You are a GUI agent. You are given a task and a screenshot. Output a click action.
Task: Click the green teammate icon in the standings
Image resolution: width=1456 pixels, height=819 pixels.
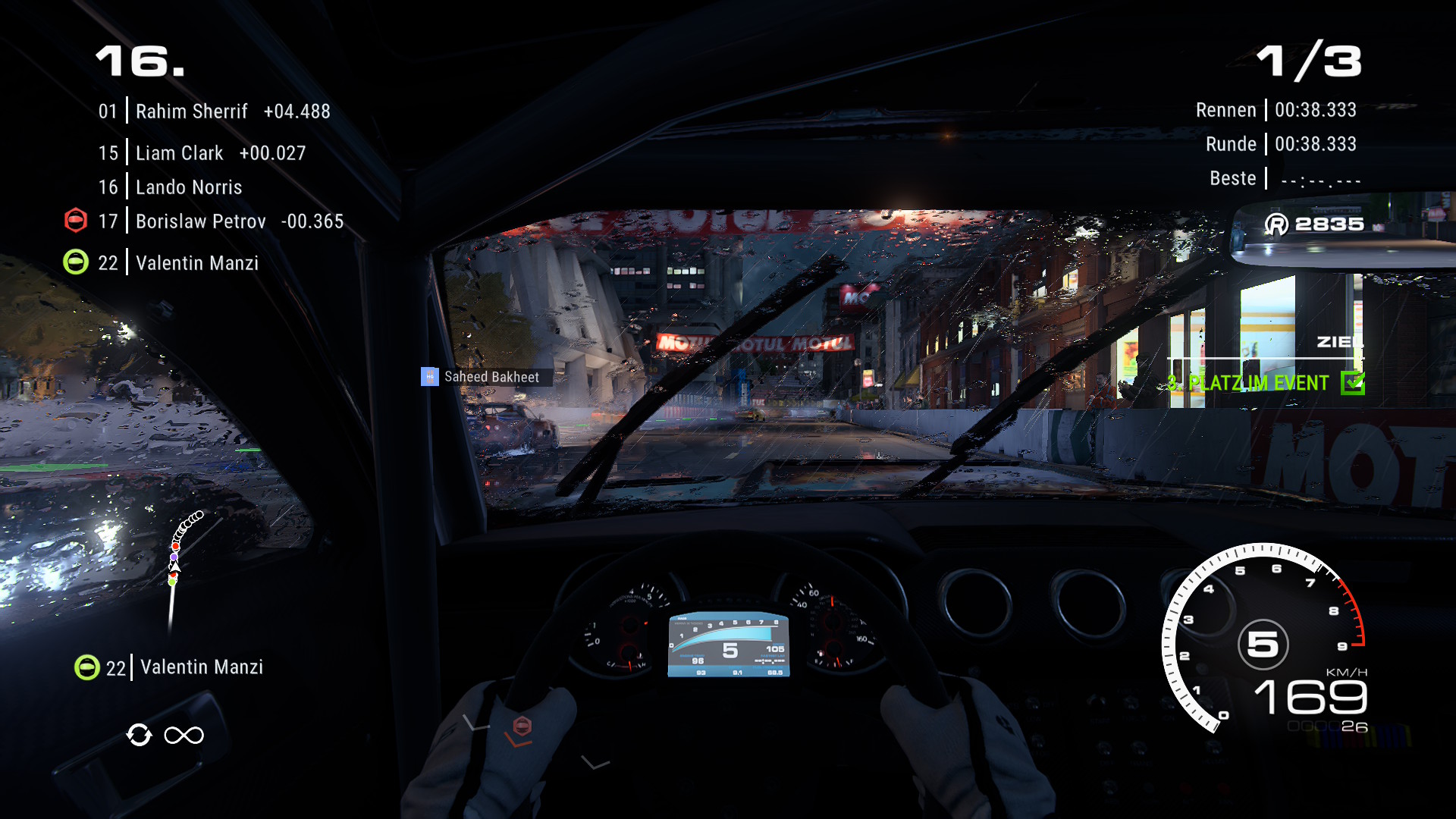76,262
